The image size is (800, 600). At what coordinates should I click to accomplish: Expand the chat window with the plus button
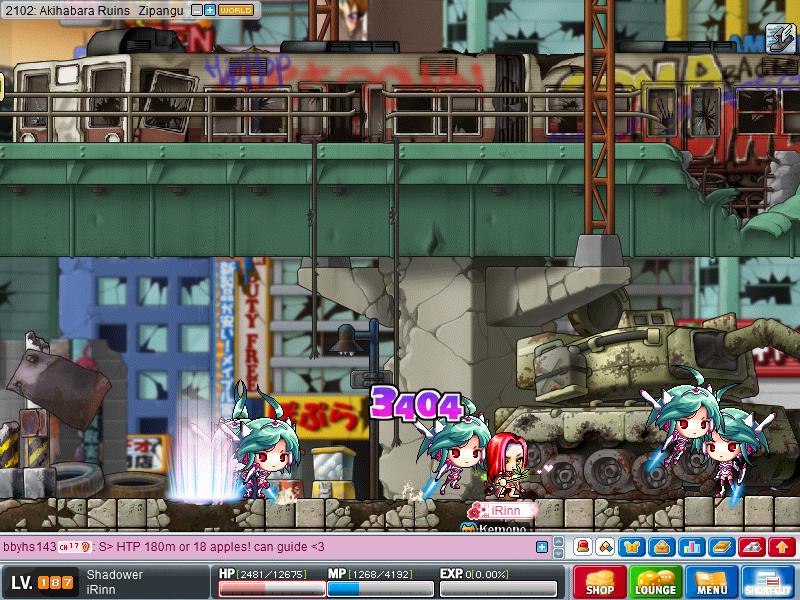[542, 547]
